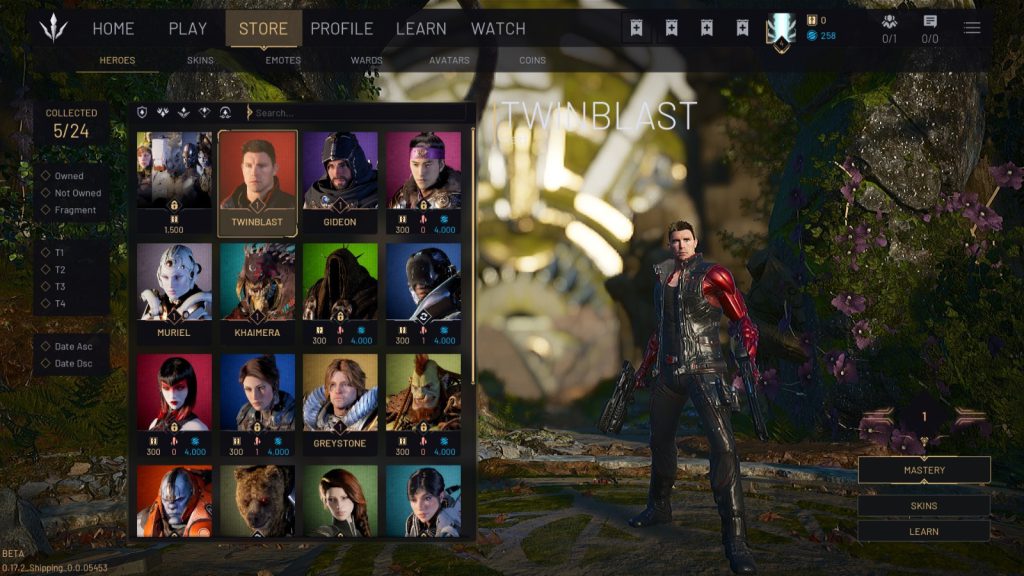
Task: Select the Wards tab
Action: [x=367, y=61]
